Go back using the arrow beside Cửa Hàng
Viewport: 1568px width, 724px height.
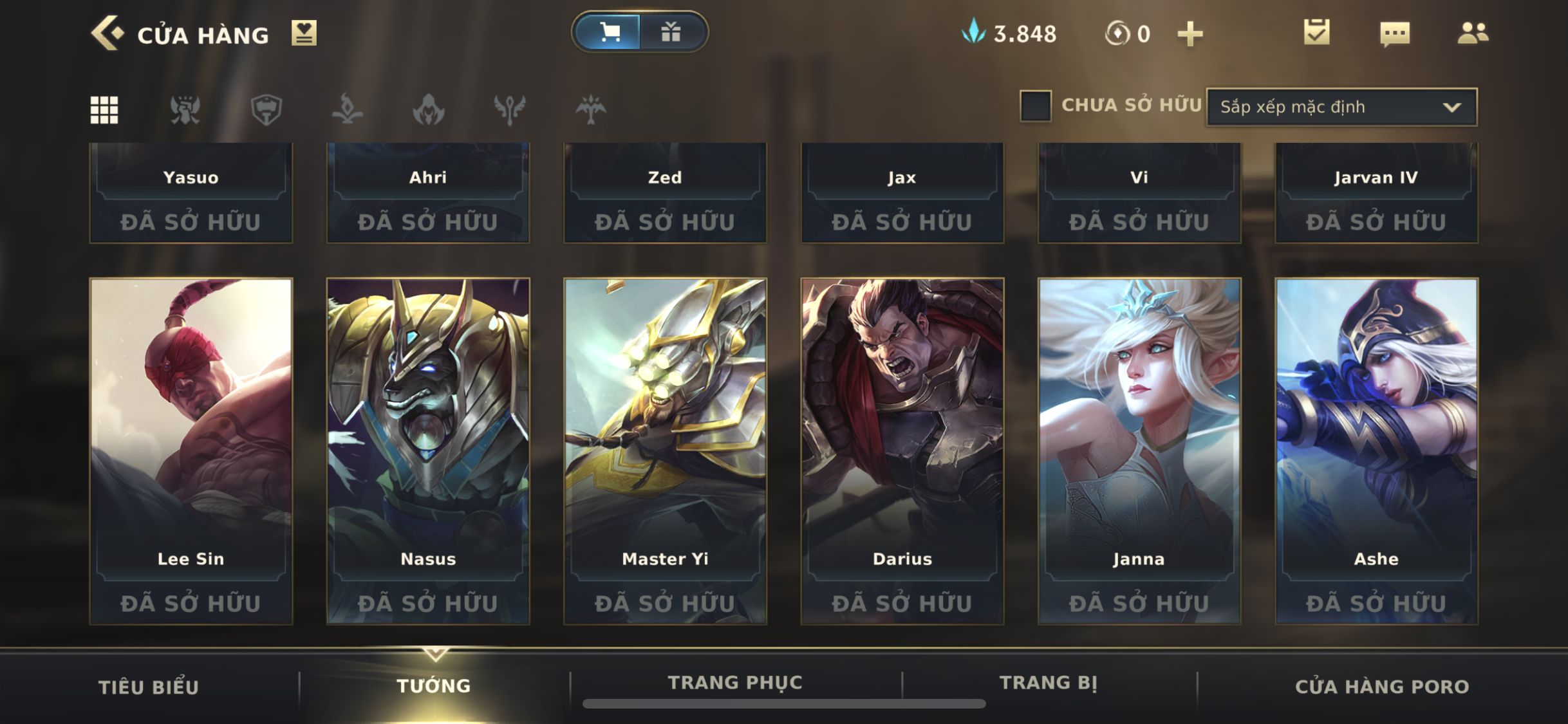(107, 33)
